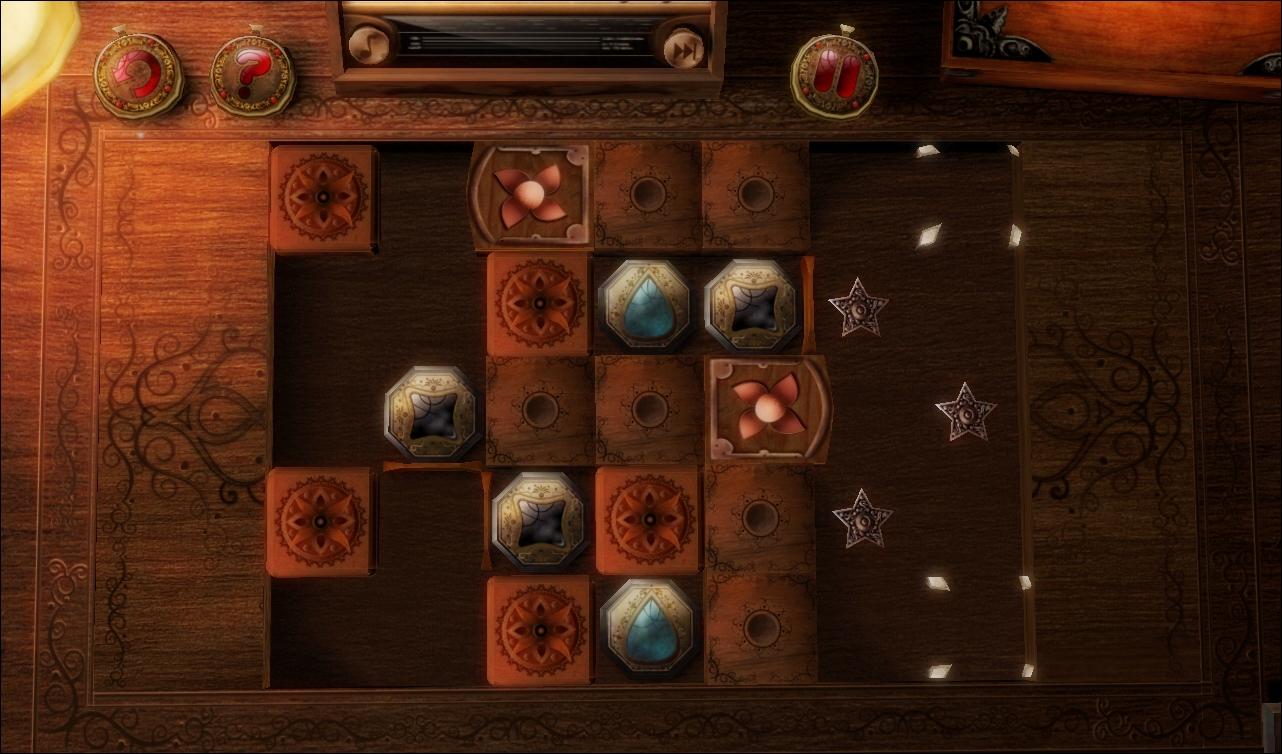Image resolution: width=1282 pixels, height=754 pixels.
Task: Skip to the next music track
Action: click(x=683, y=46)
